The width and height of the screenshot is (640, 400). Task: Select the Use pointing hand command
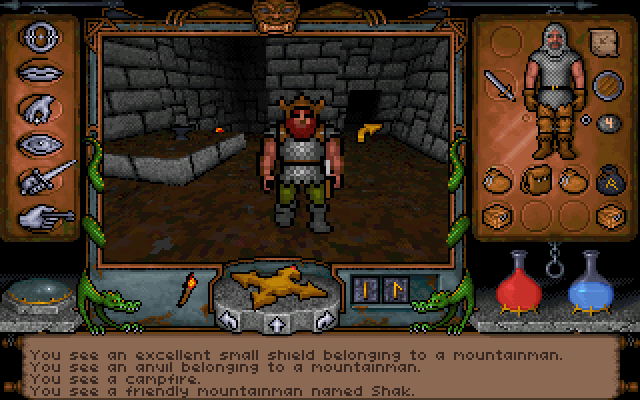(x=44, y=214)
